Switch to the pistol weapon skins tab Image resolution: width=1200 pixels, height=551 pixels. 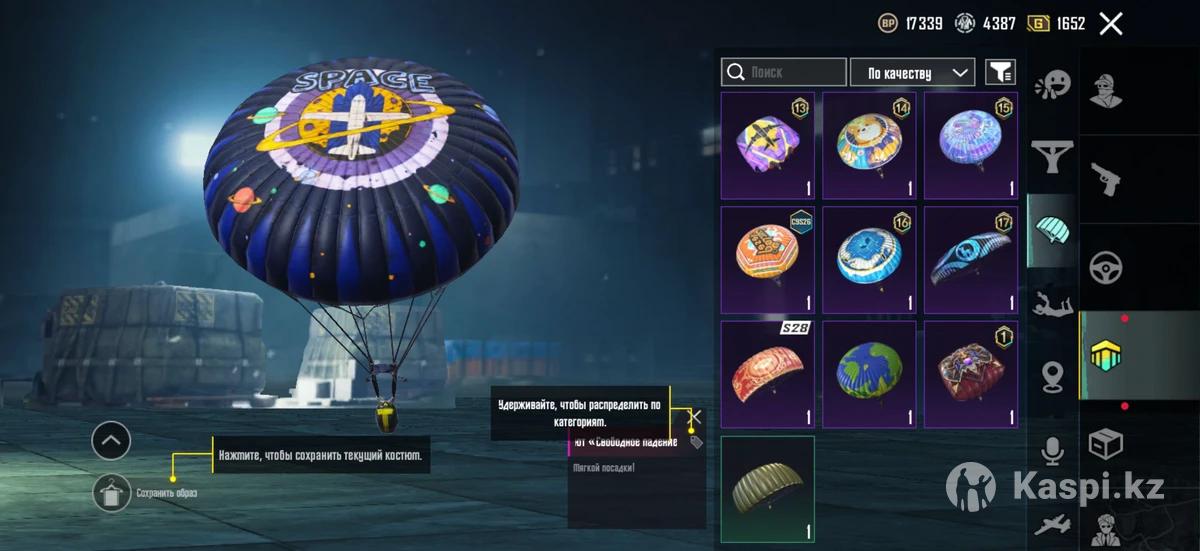pos(1105,177)
